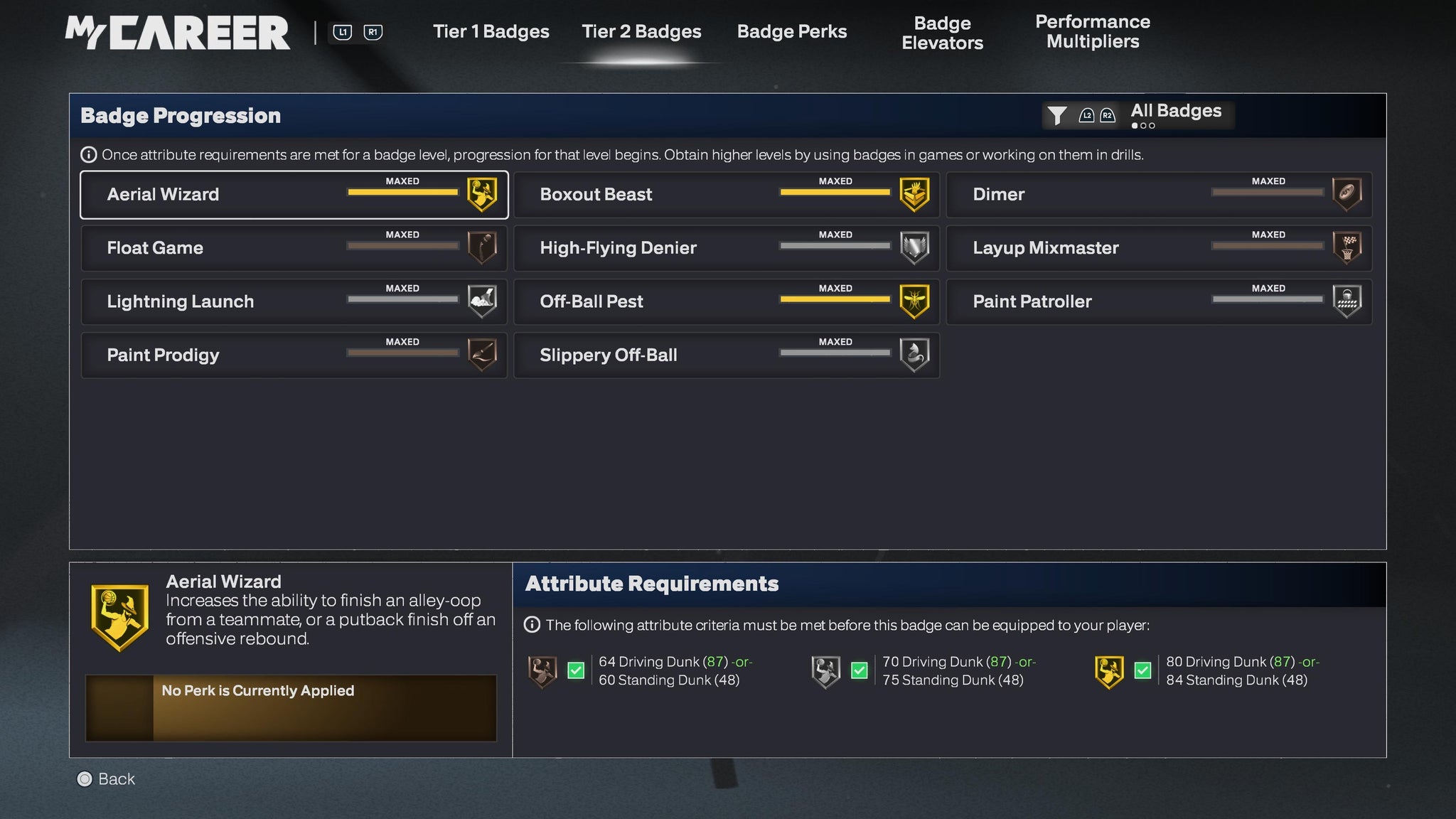The height and width of the screenshot is (819, 1456).
Task: Select the Slippery Off-Ball badge
Action: click(x=727, y=355)
